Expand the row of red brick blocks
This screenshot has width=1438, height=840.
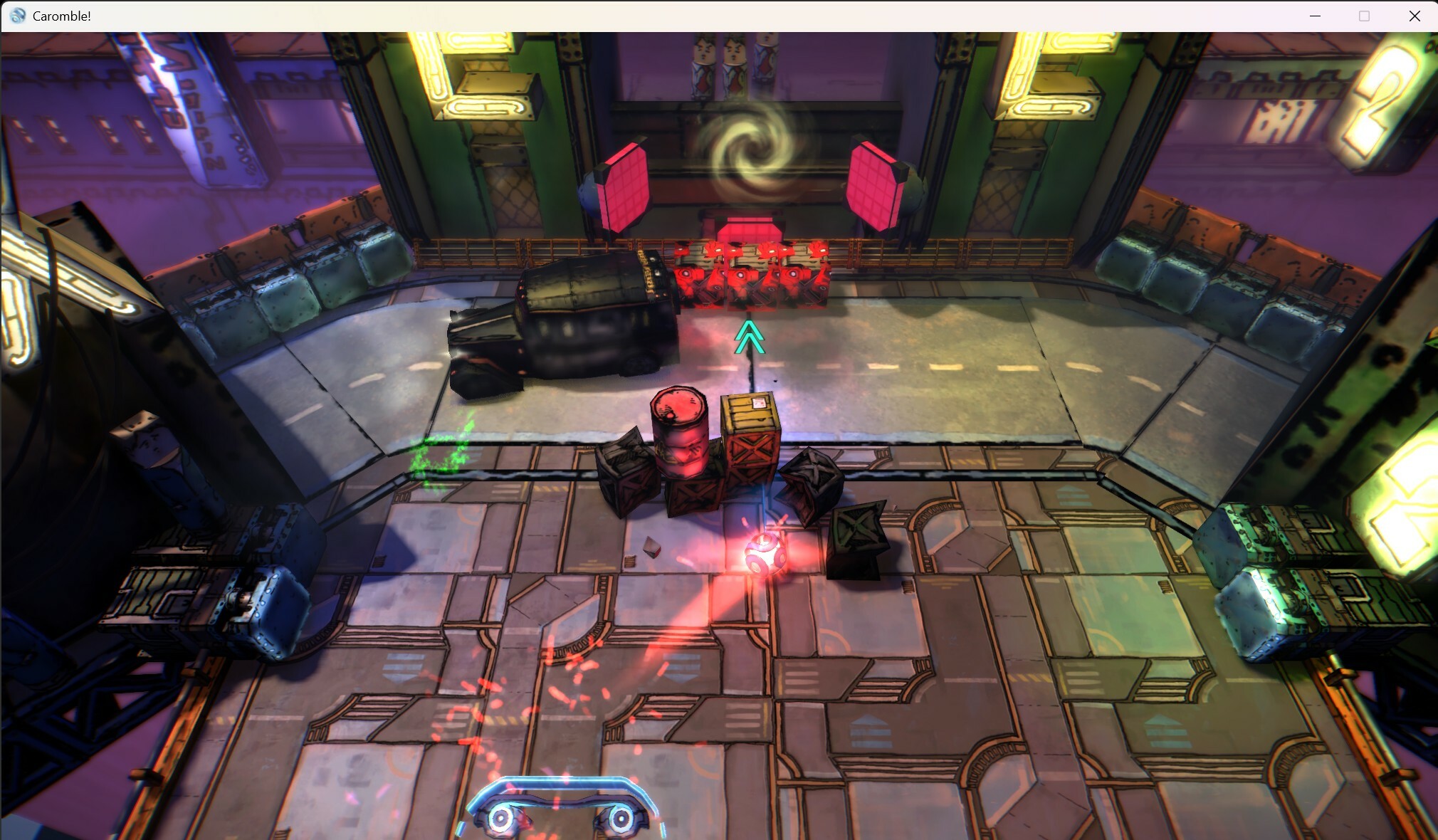(x=751, y=274)
